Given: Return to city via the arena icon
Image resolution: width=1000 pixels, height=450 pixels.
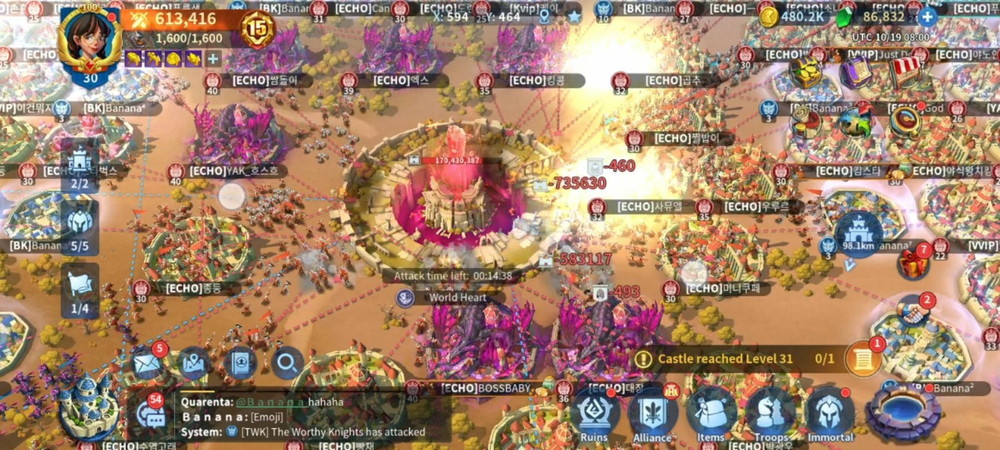Looking at the screenshot, I should click(903, 411).
